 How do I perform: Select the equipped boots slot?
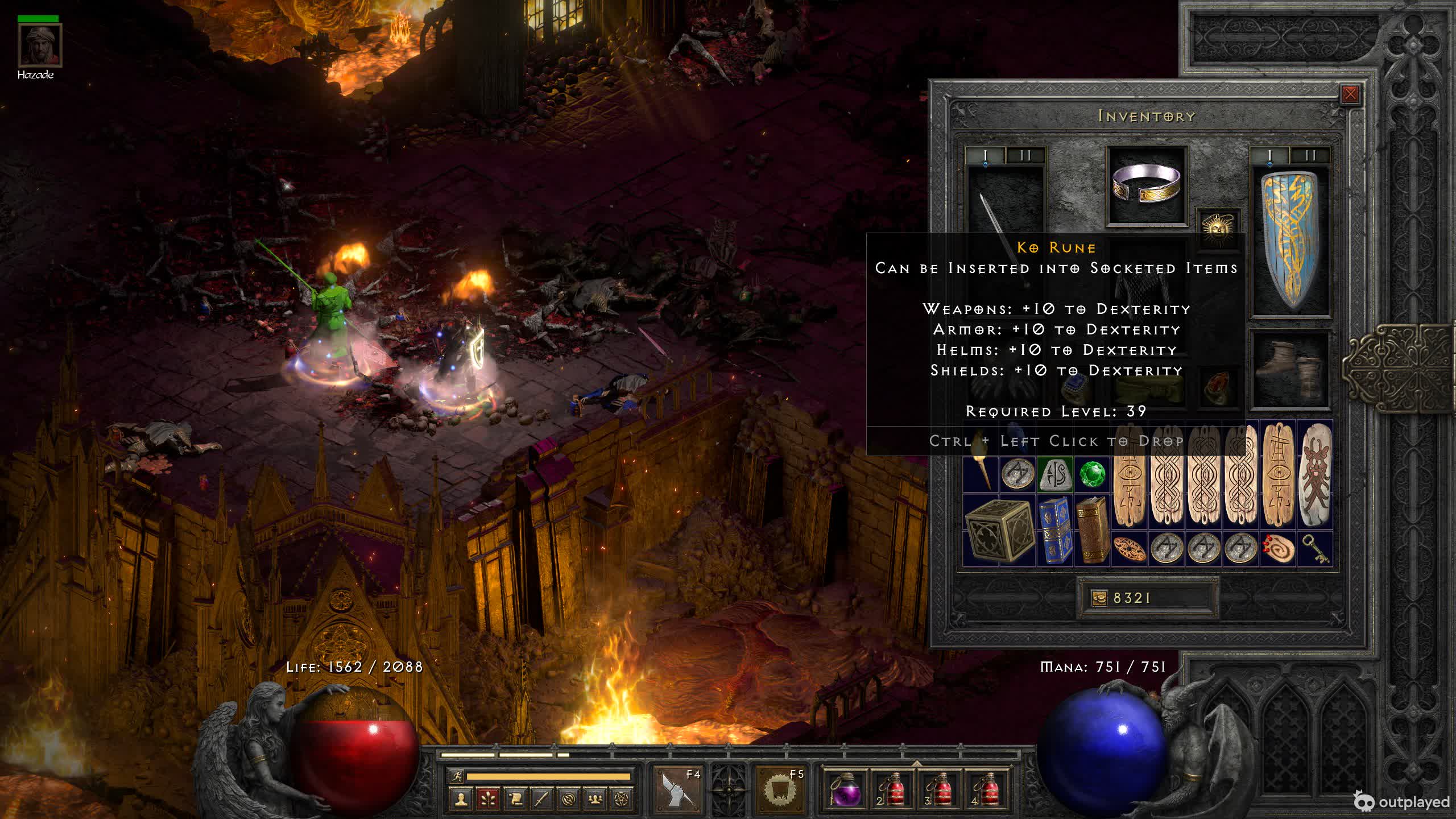coord(1290,370)
